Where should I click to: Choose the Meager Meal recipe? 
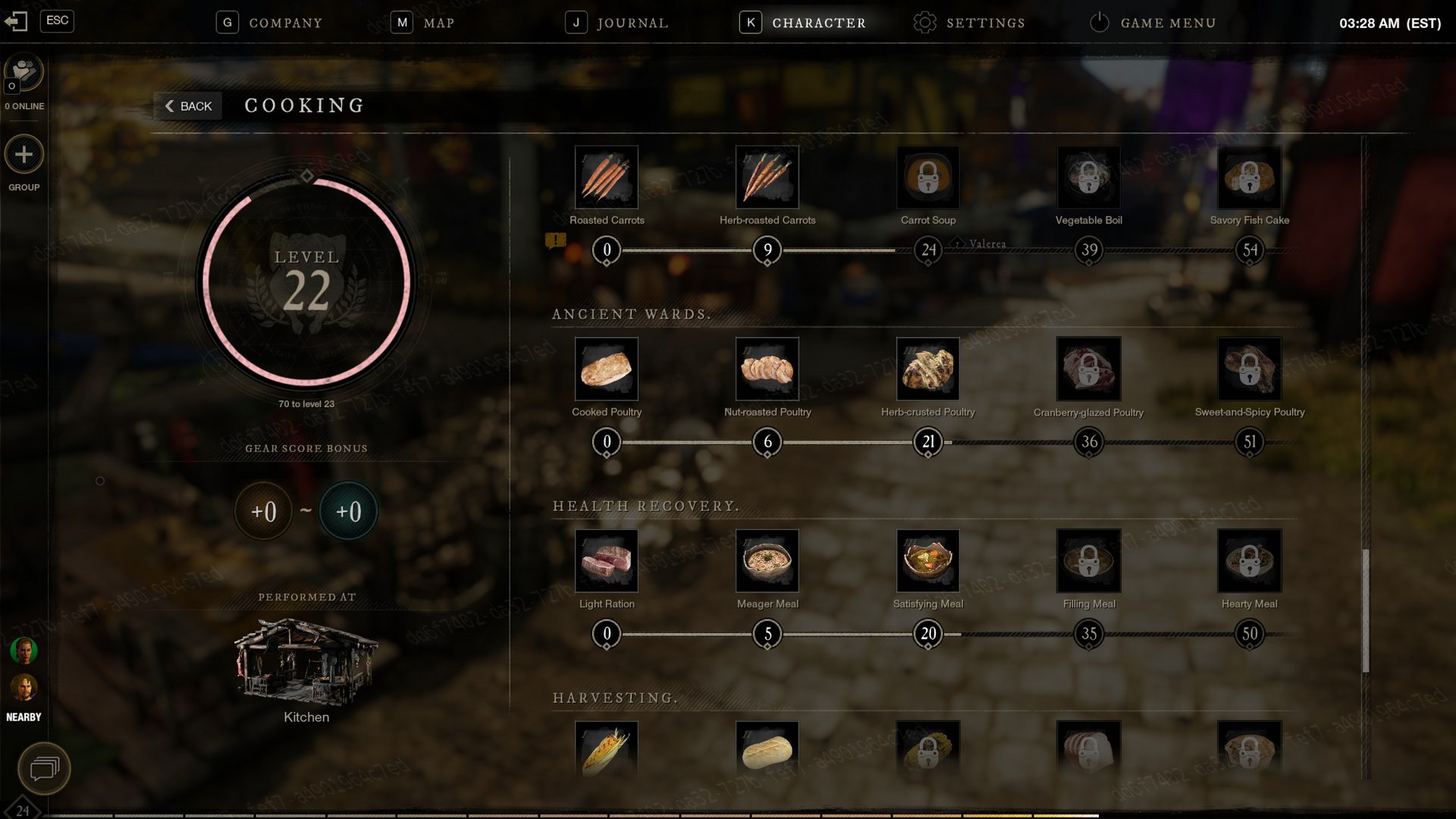pos(767,561)
